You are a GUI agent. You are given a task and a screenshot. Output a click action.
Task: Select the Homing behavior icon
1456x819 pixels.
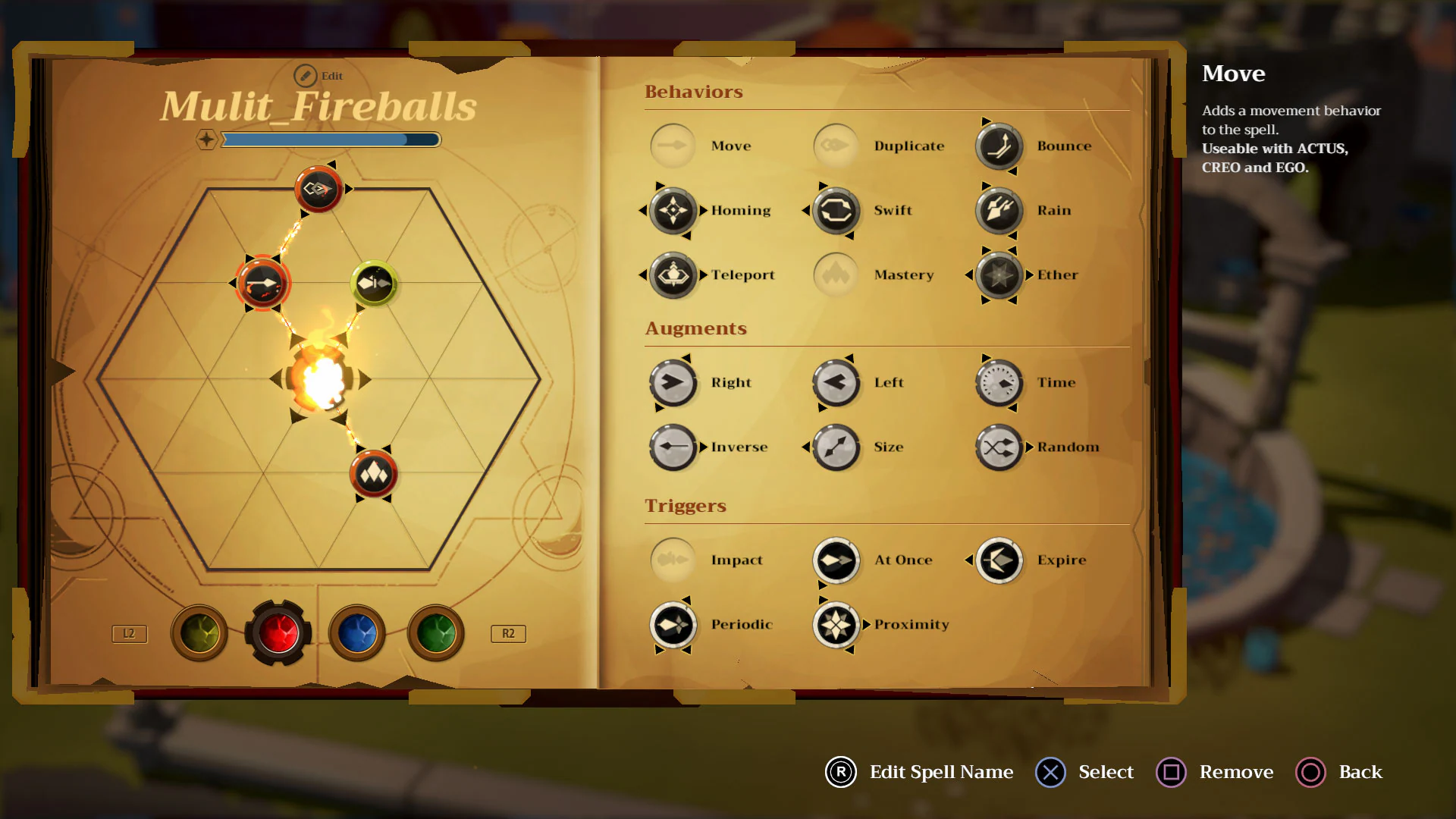pos(672,210)
